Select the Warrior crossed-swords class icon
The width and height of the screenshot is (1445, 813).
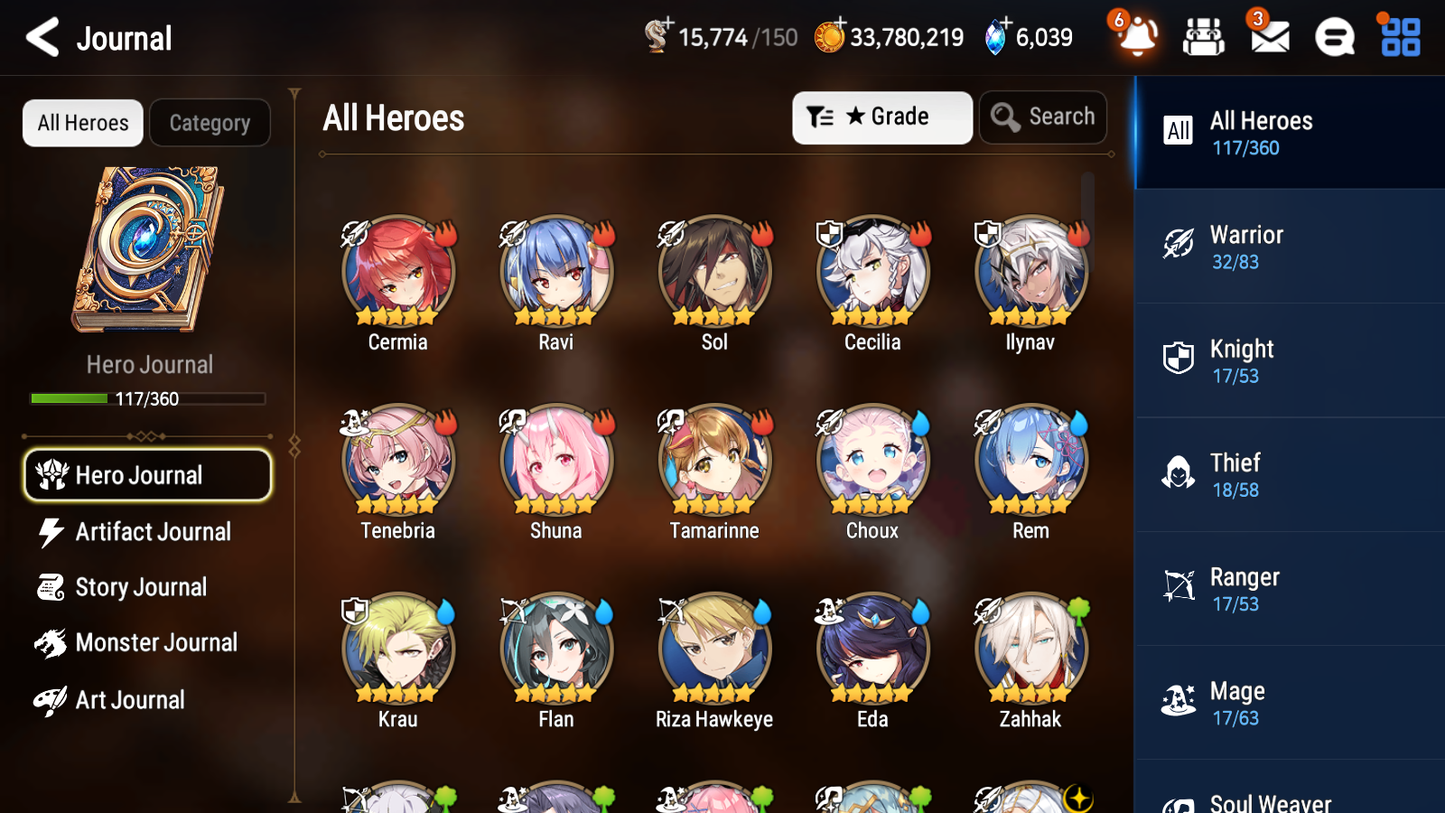[1178, 245]
